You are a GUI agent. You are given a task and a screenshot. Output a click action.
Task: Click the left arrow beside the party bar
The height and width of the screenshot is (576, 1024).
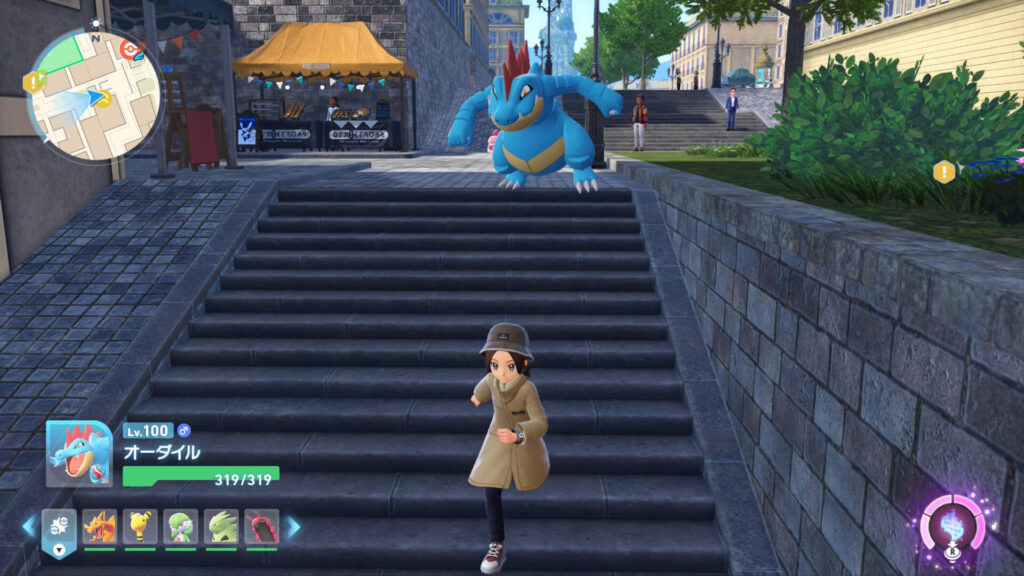click(29, 526)
